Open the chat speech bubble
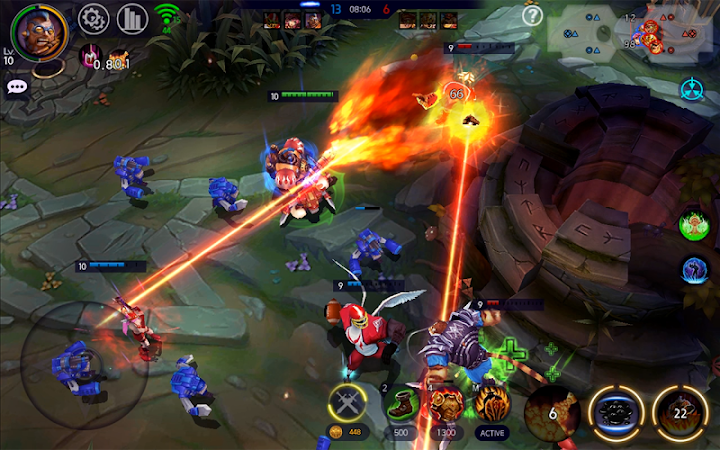This screenshot has width=720, height=450. click(x=17, y=87)
